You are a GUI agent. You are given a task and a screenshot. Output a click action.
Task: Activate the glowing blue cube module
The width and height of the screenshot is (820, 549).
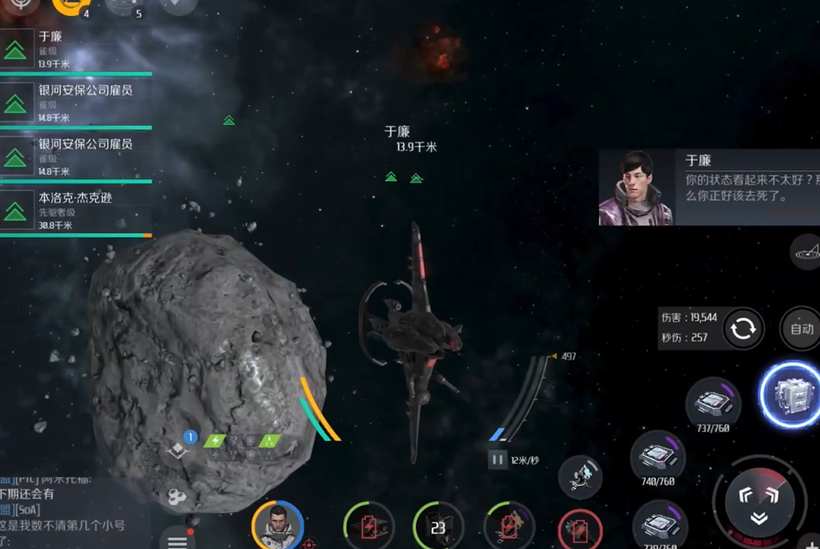coord(791,395)
